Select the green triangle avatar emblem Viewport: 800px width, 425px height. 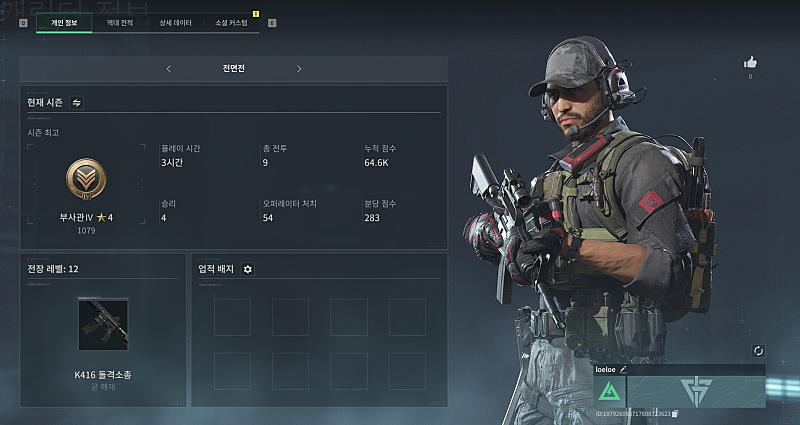point(609,391)
